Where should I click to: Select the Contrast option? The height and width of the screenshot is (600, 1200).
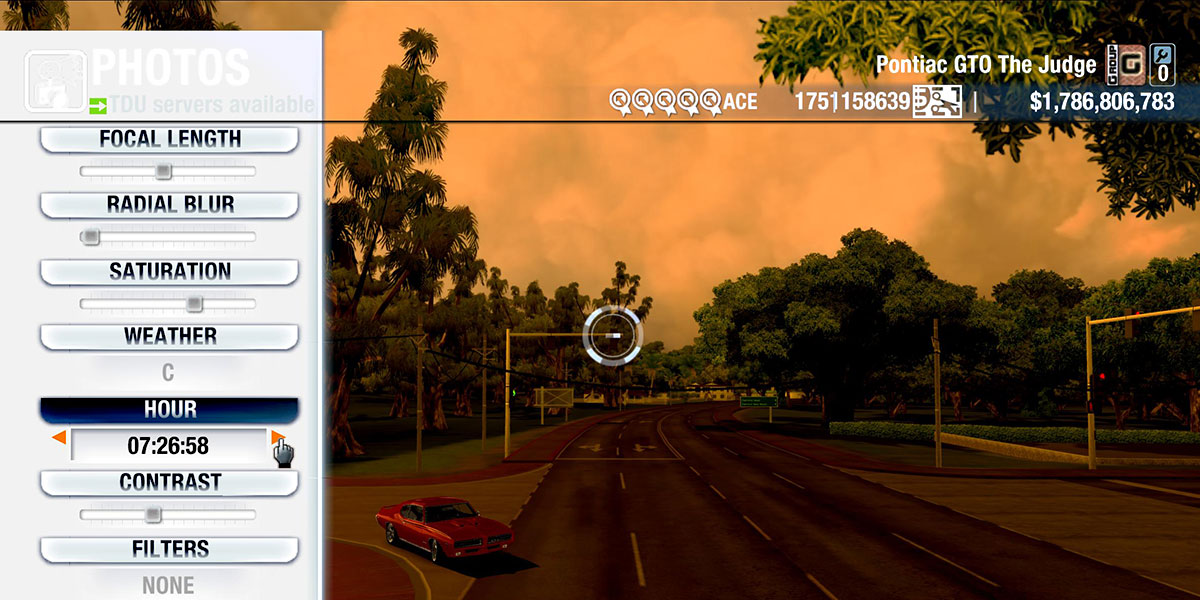tap(169, 483)
